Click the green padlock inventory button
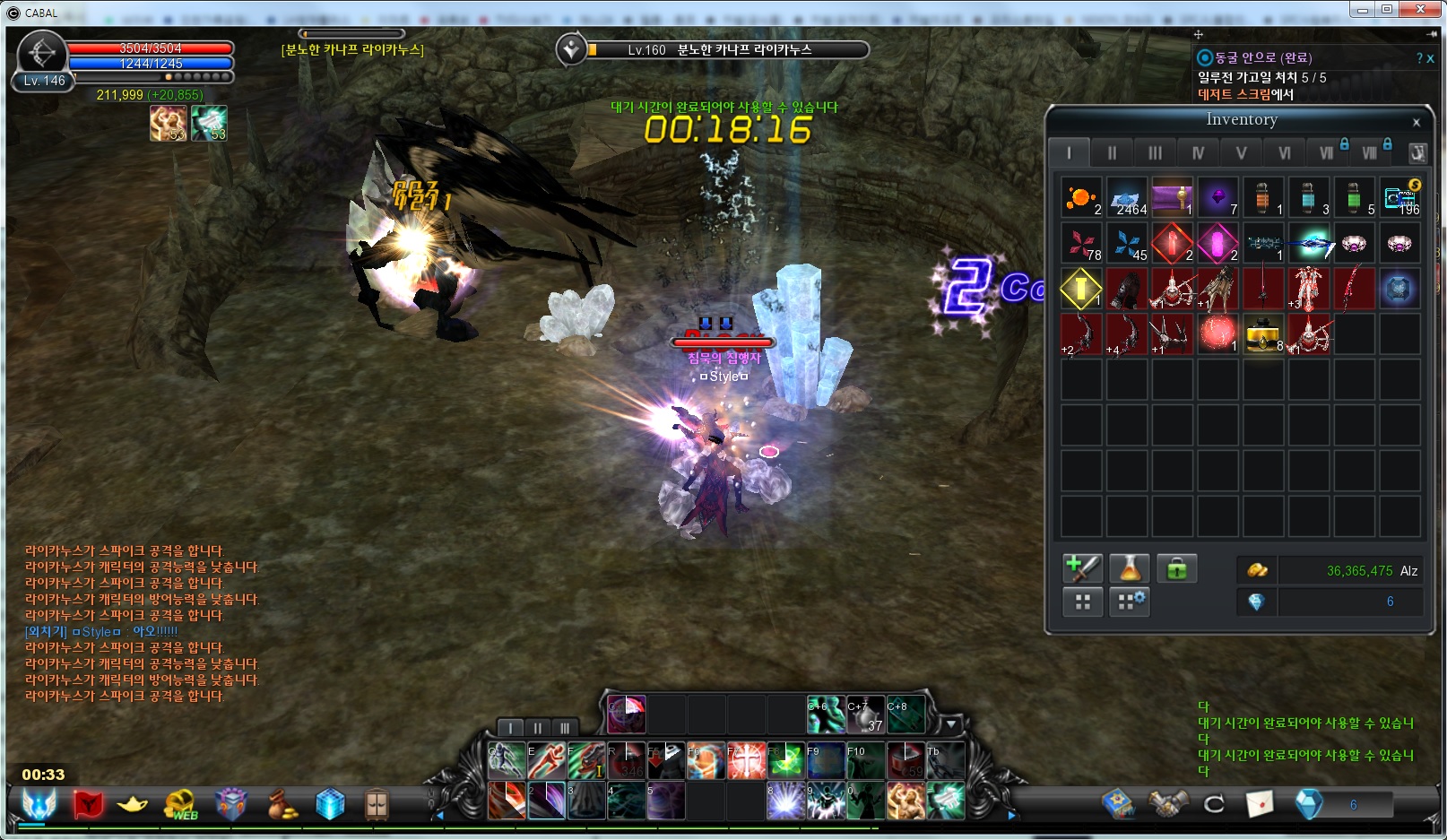The image size is (1447, 840). point(1176,568)
